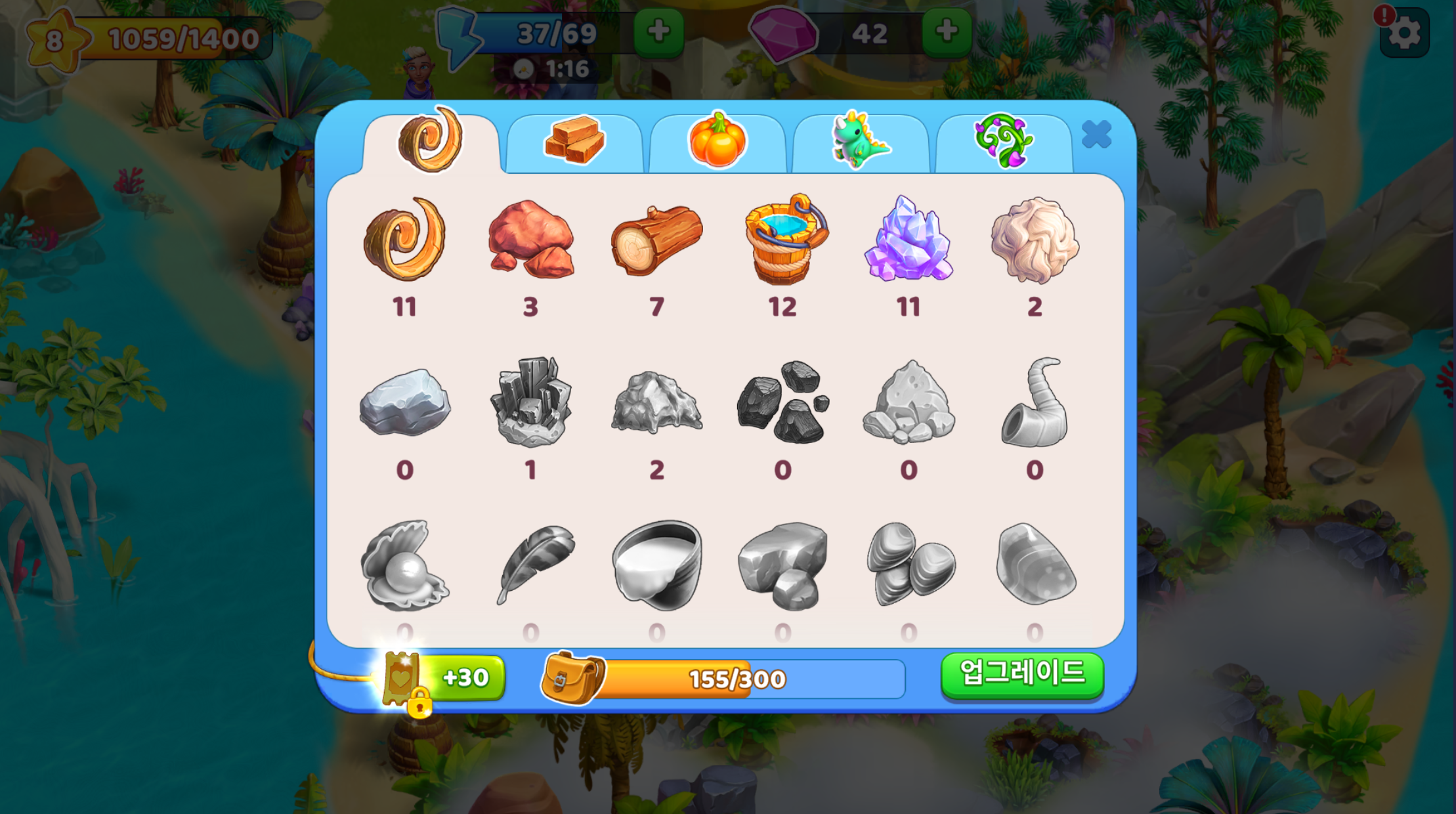Click the green 업그레이드 upgrade button
This screenshot has width=1456, height=814.
click(1021, 674)
